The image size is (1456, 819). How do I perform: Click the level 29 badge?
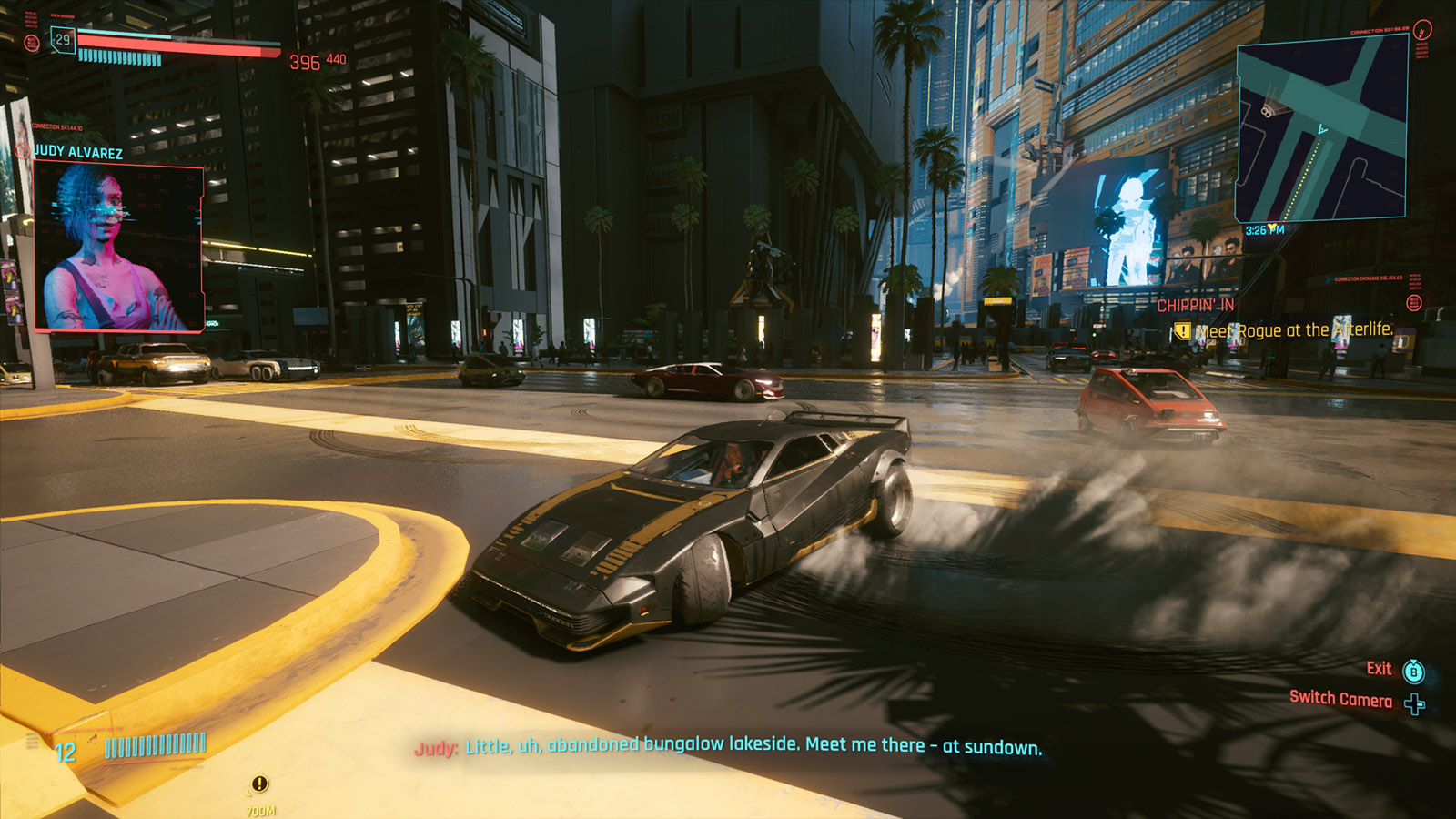(62, 40)
